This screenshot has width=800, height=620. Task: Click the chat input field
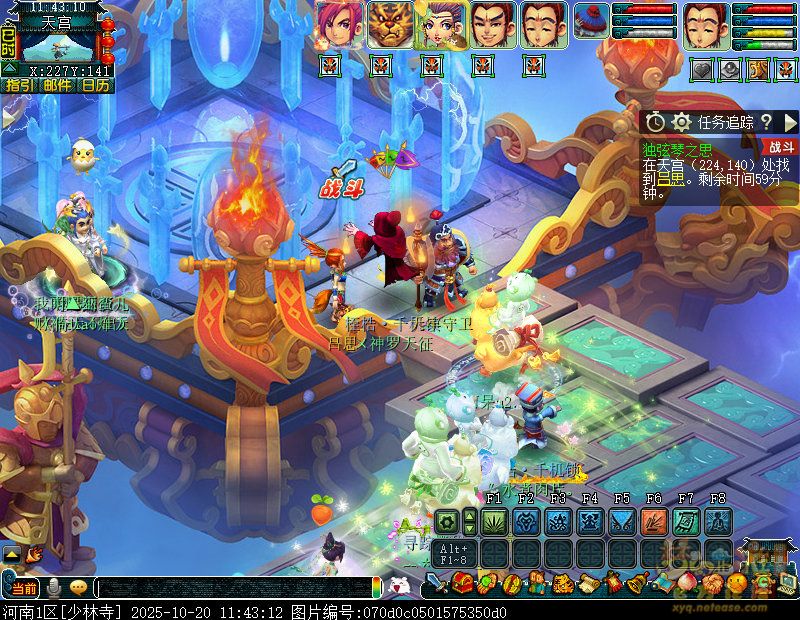point(235,587)
